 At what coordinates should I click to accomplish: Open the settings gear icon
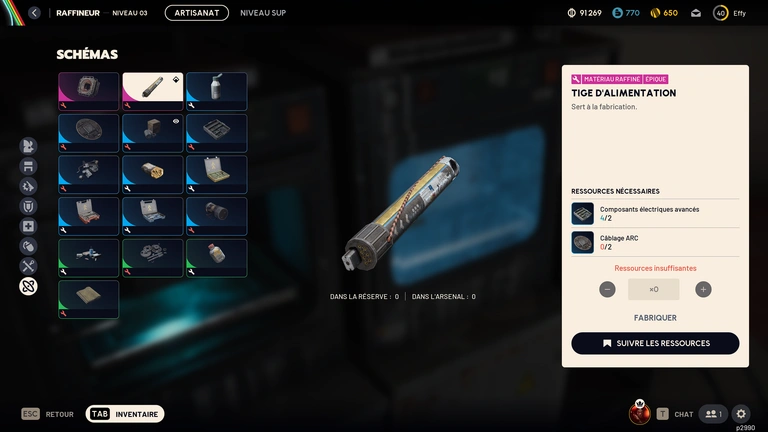[x=741, y=413]
